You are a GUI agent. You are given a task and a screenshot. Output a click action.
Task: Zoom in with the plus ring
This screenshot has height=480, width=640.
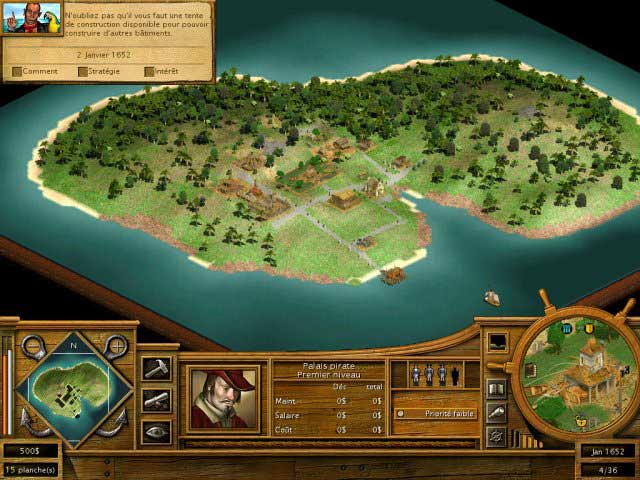pyautogui.click(x=116, y=347)
